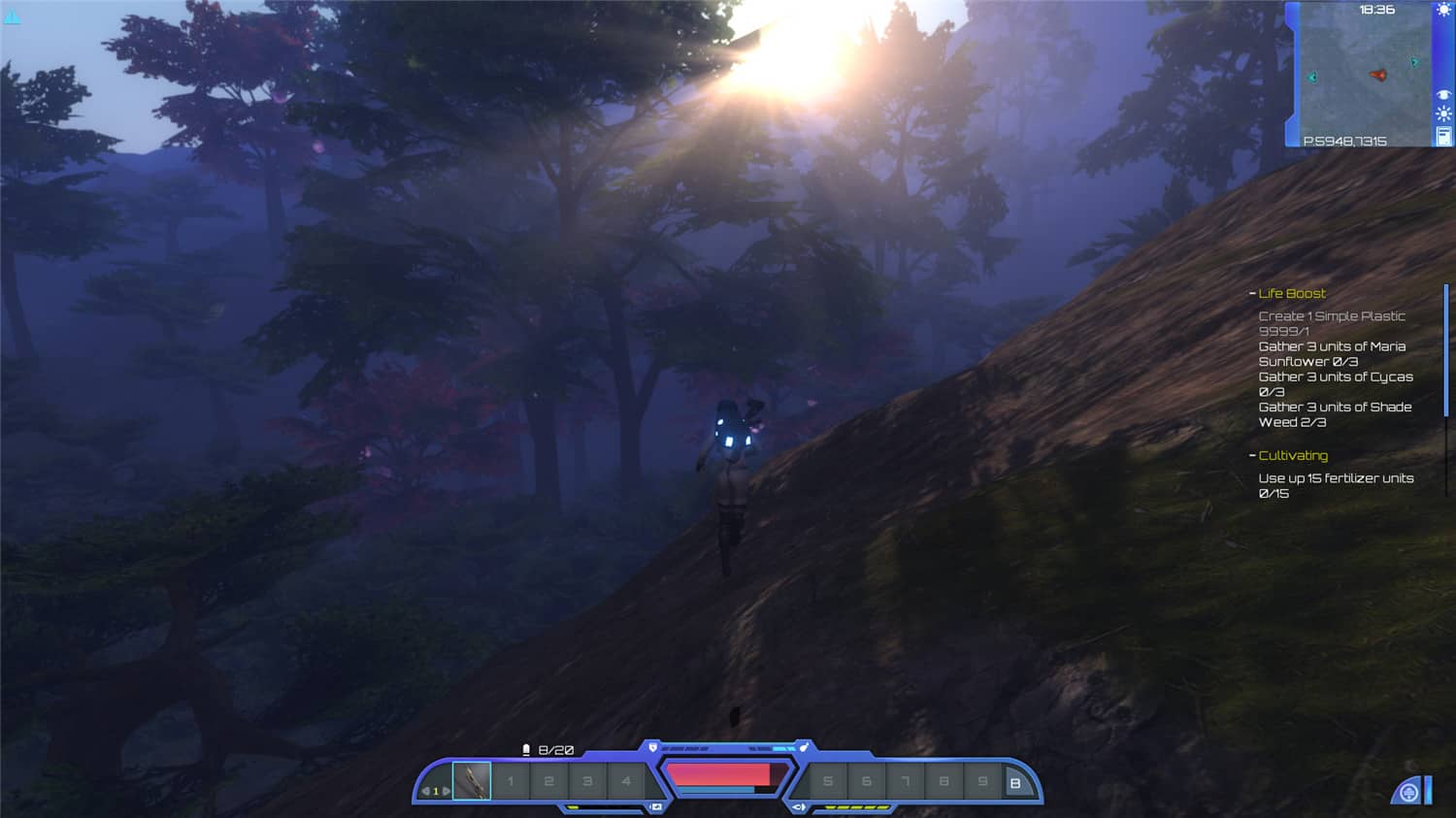Click the 'Use up 15 fertilizer units' objective
This screenshot has width=1456, height=818.
coord(1337,485)
